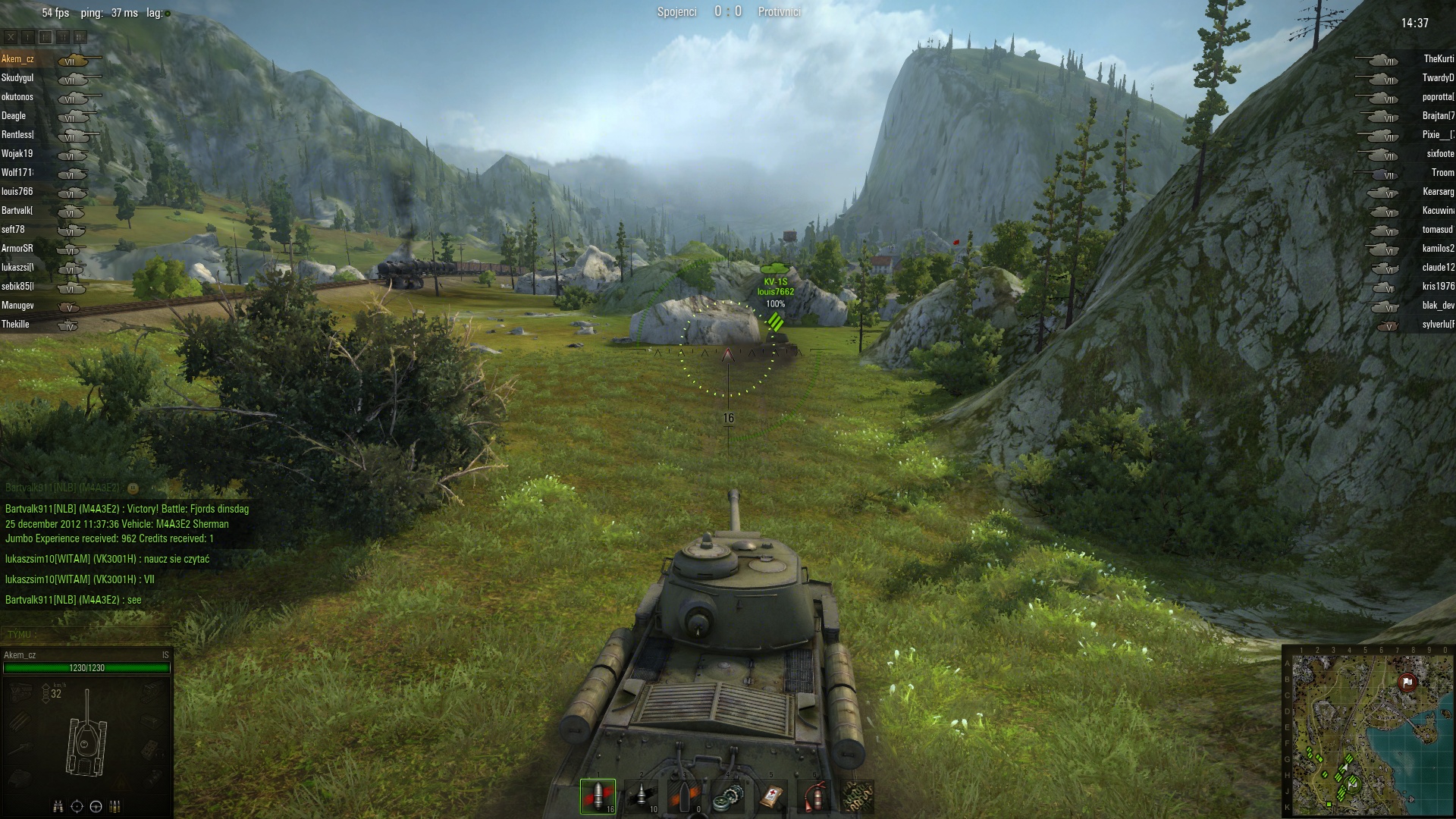Click the camouflage net slot in the hotbar
This screenshot has height=819, width=1456.
pyautogui.click(x=858, y=796)
